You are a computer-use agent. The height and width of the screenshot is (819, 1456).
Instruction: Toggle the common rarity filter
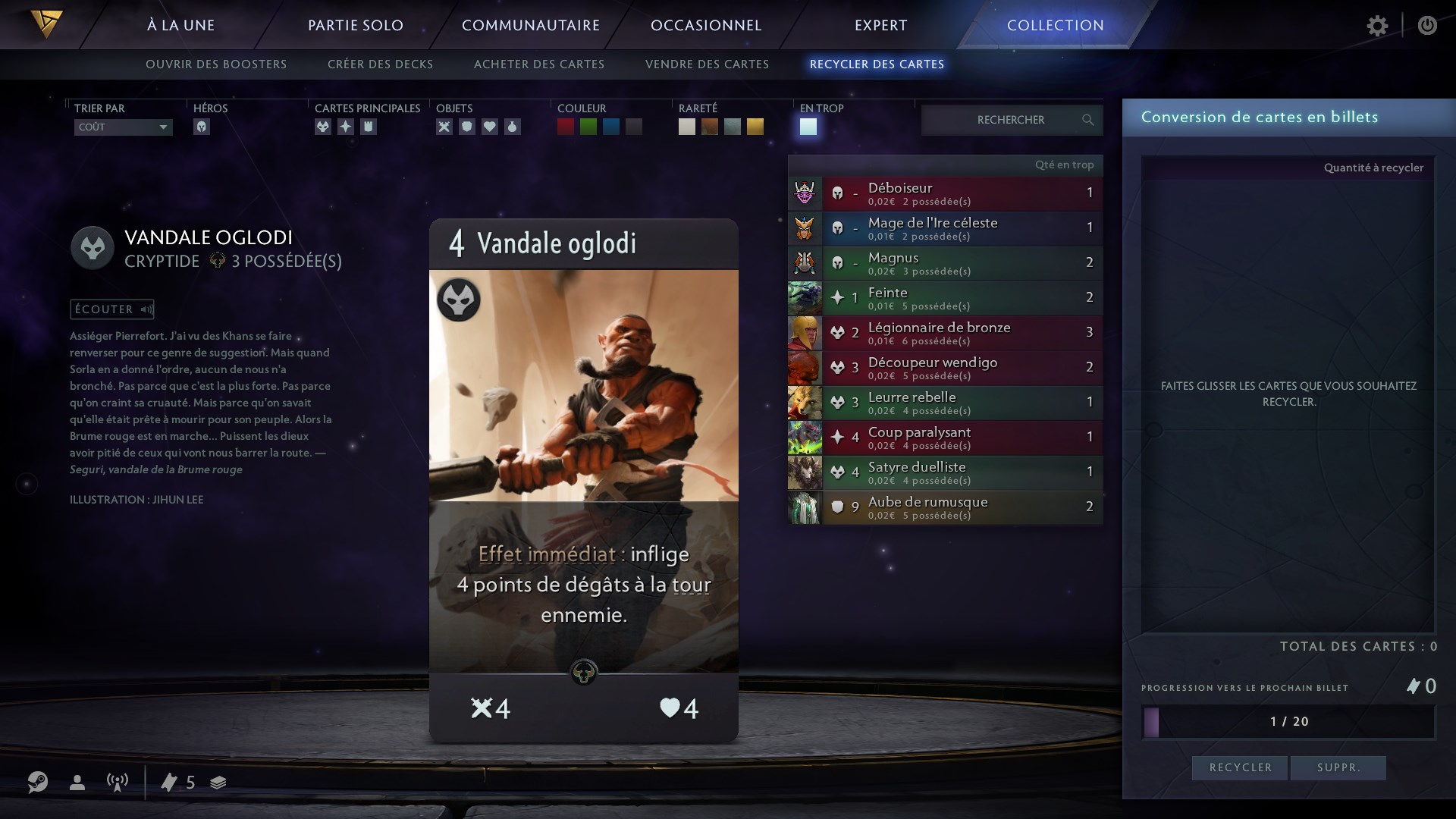point(687,127)
